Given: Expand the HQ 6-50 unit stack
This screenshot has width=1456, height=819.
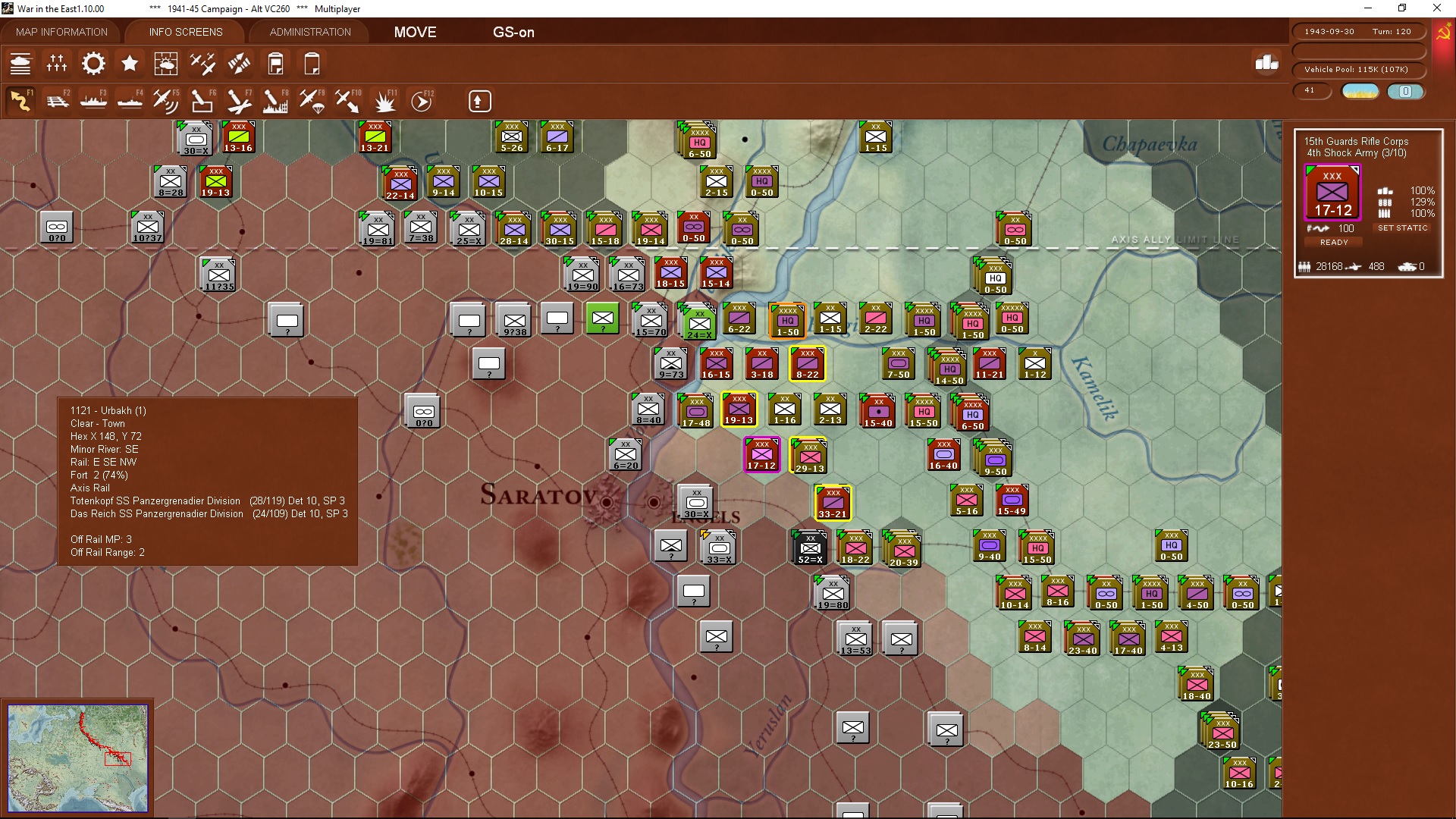Looking at the screenshot, I should point(698,142).
